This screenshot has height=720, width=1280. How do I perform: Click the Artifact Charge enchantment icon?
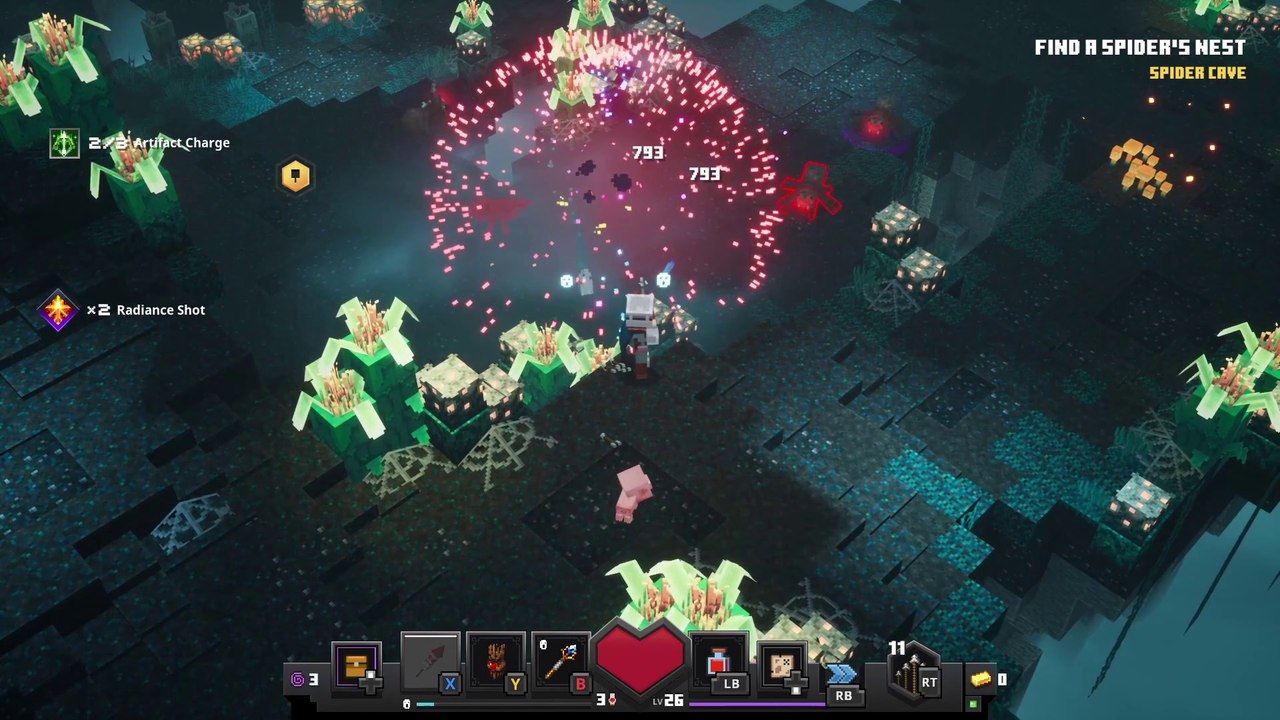point(65,143)
